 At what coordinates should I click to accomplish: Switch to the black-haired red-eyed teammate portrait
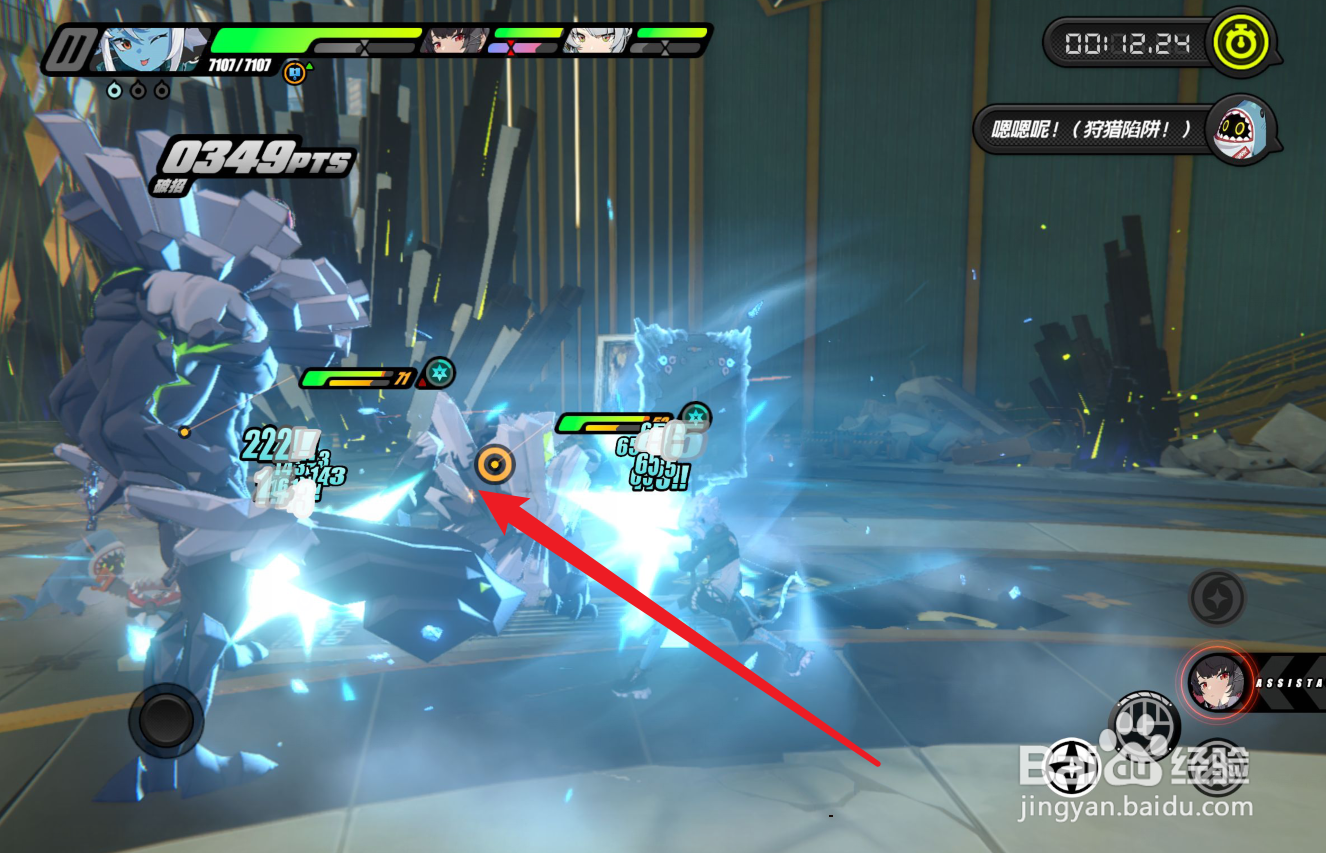(459, 41)
